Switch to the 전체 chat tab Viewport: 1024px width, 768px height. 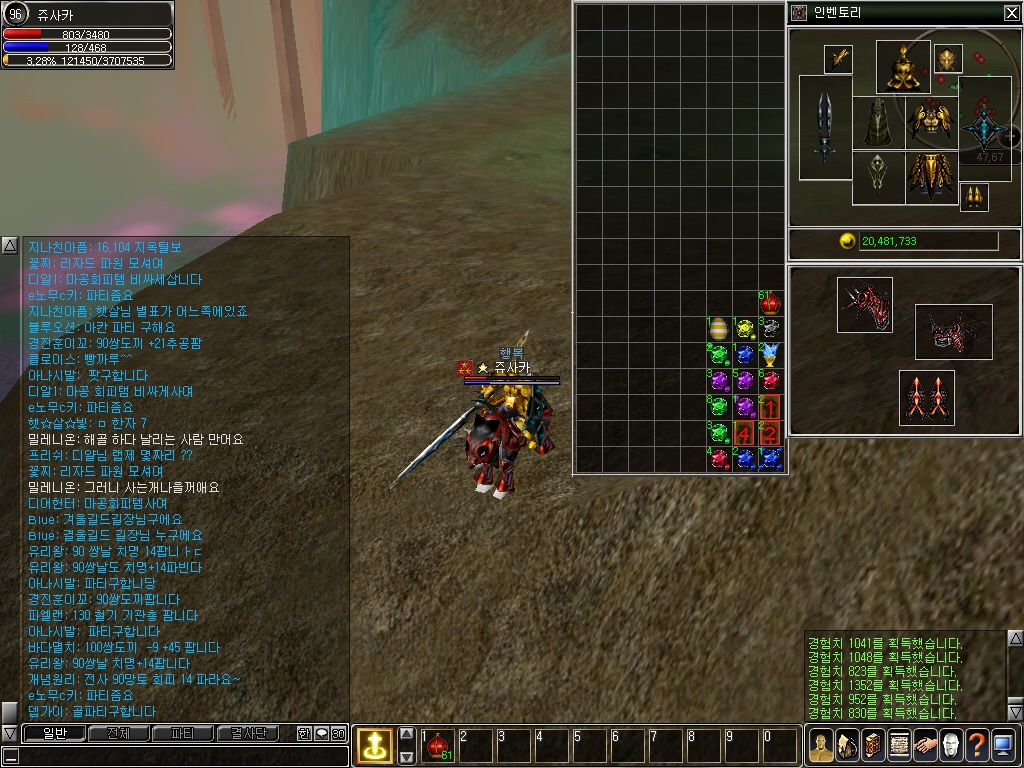pyautogui.click(x=118, y=733)
